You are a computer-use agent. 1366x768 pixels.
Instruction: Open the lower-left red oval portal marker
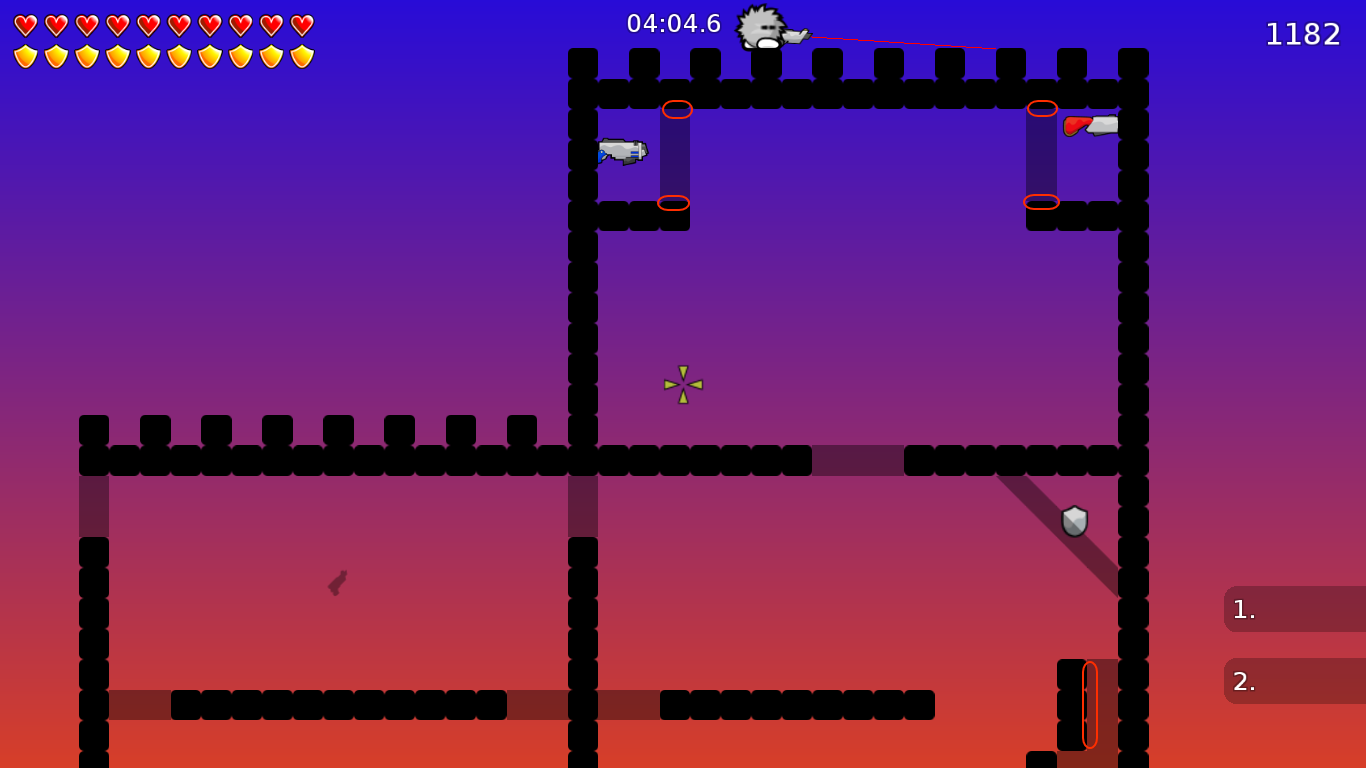672,203
